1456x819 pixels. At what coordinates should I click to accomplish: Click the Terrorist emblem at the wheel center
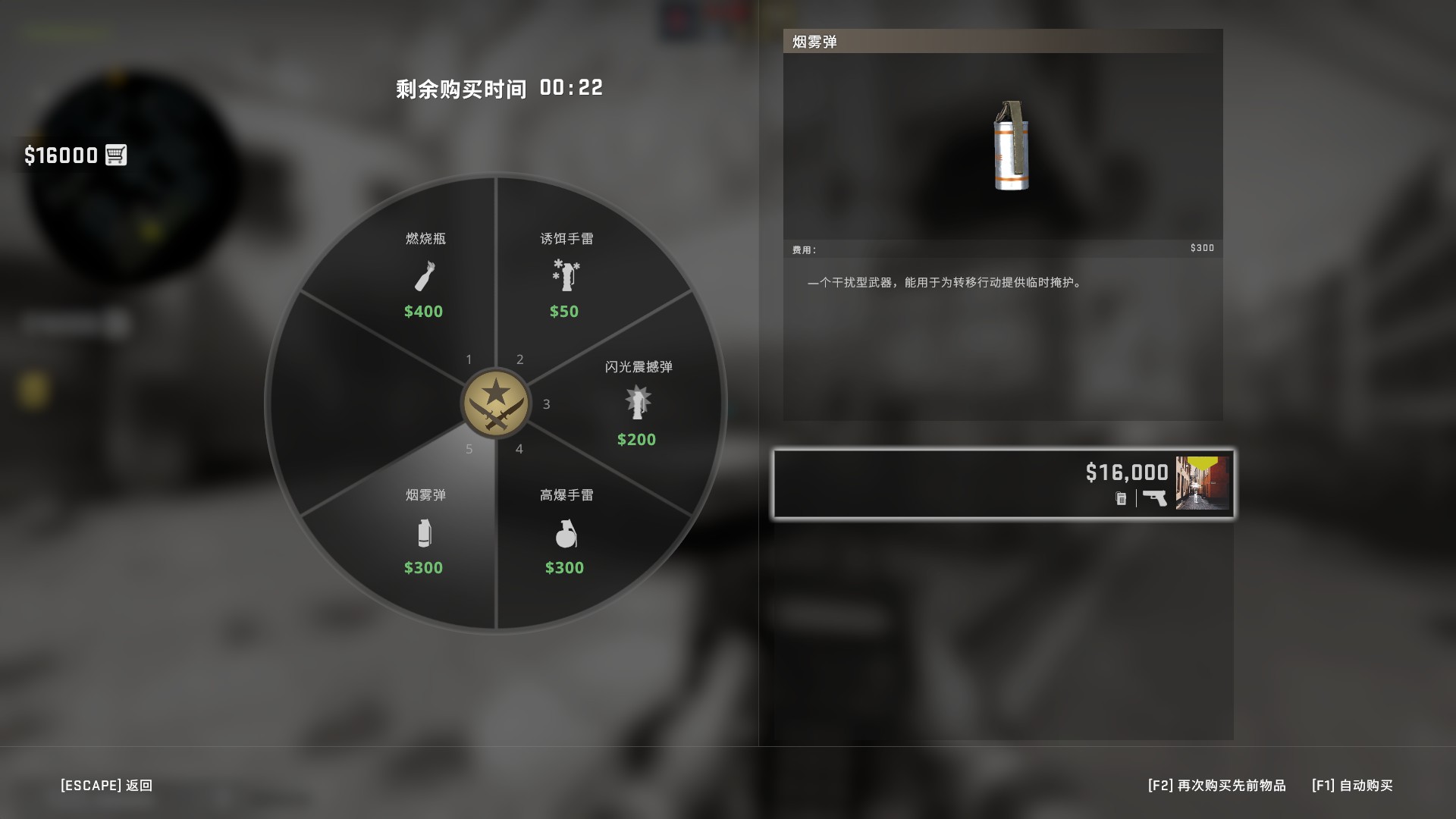(x=497, y=402)
